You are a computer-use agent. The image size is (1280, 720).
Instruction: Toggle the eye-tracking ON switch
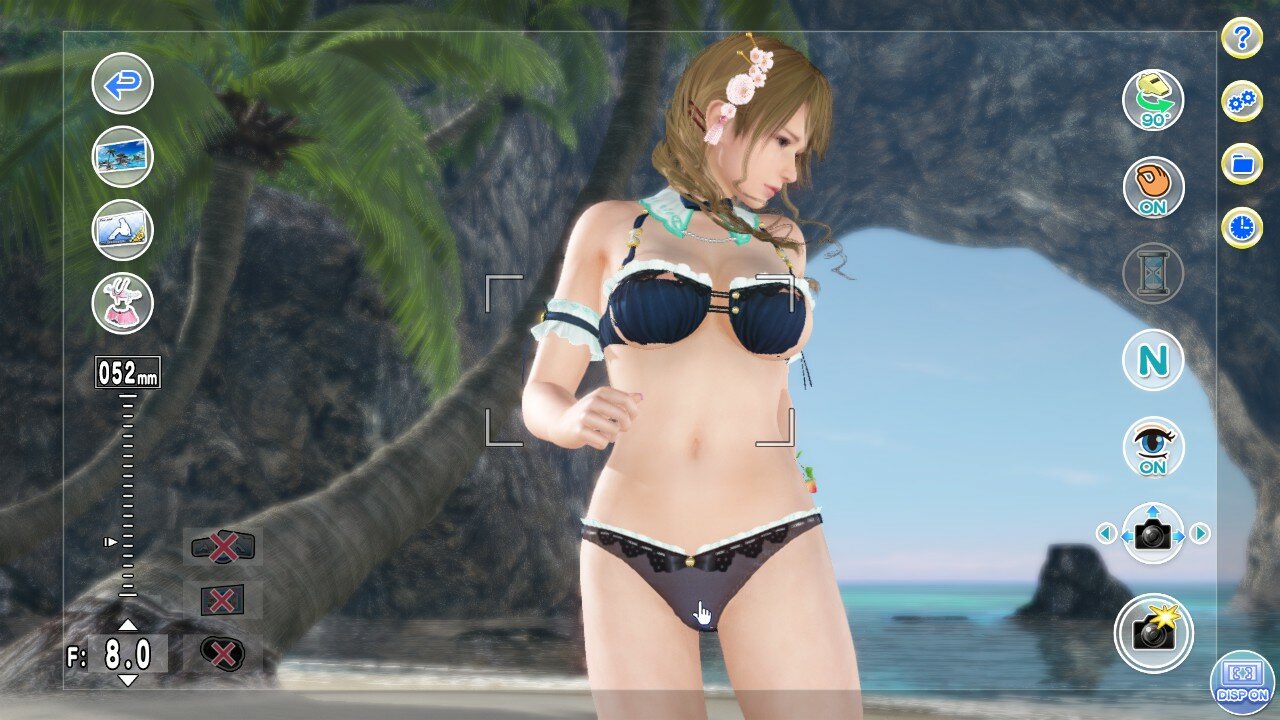pos(1152,447)
